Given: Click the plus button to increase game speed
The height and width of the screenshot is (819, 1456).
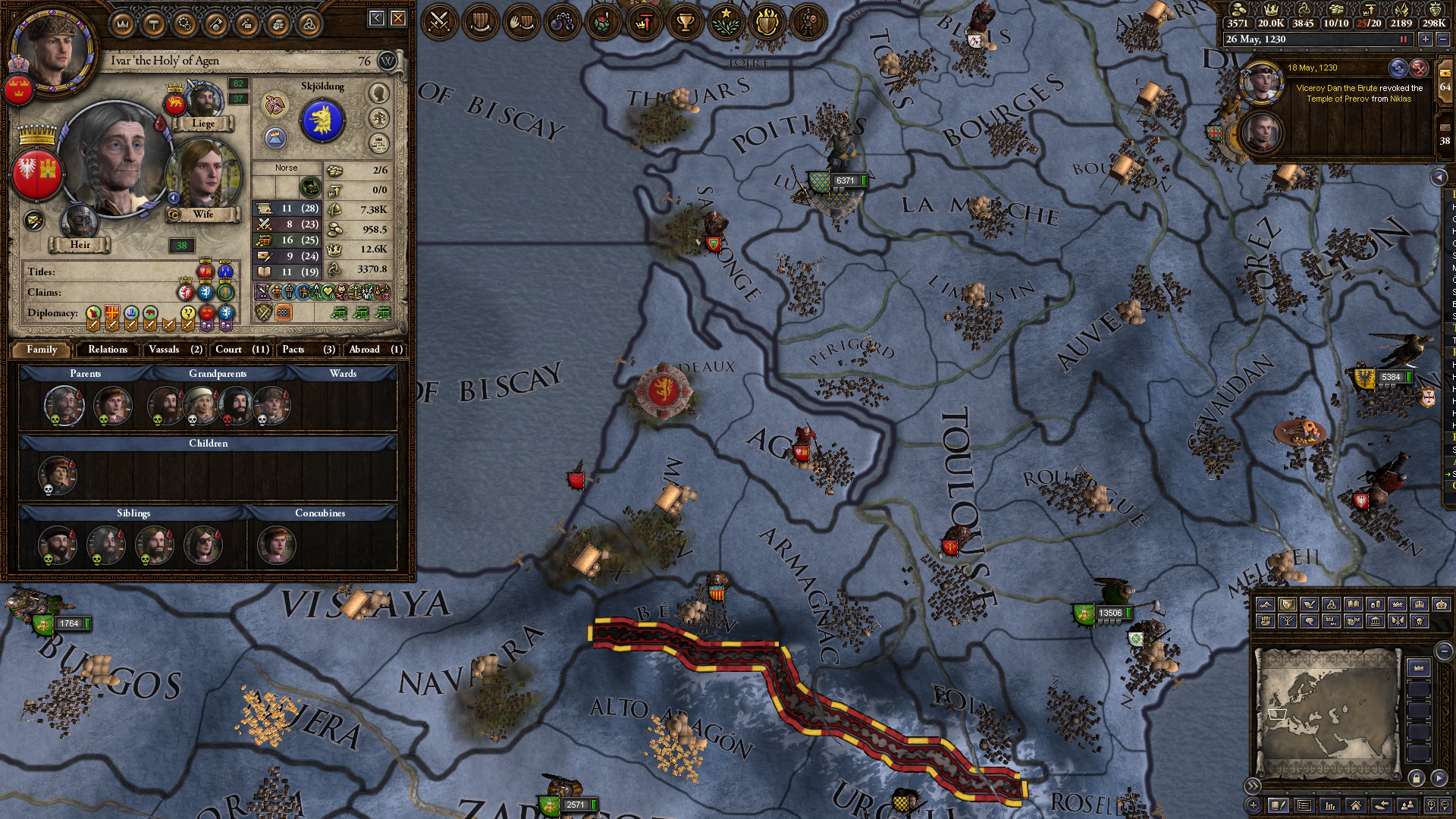Looking at the screenshot, I should point(1426,39).
